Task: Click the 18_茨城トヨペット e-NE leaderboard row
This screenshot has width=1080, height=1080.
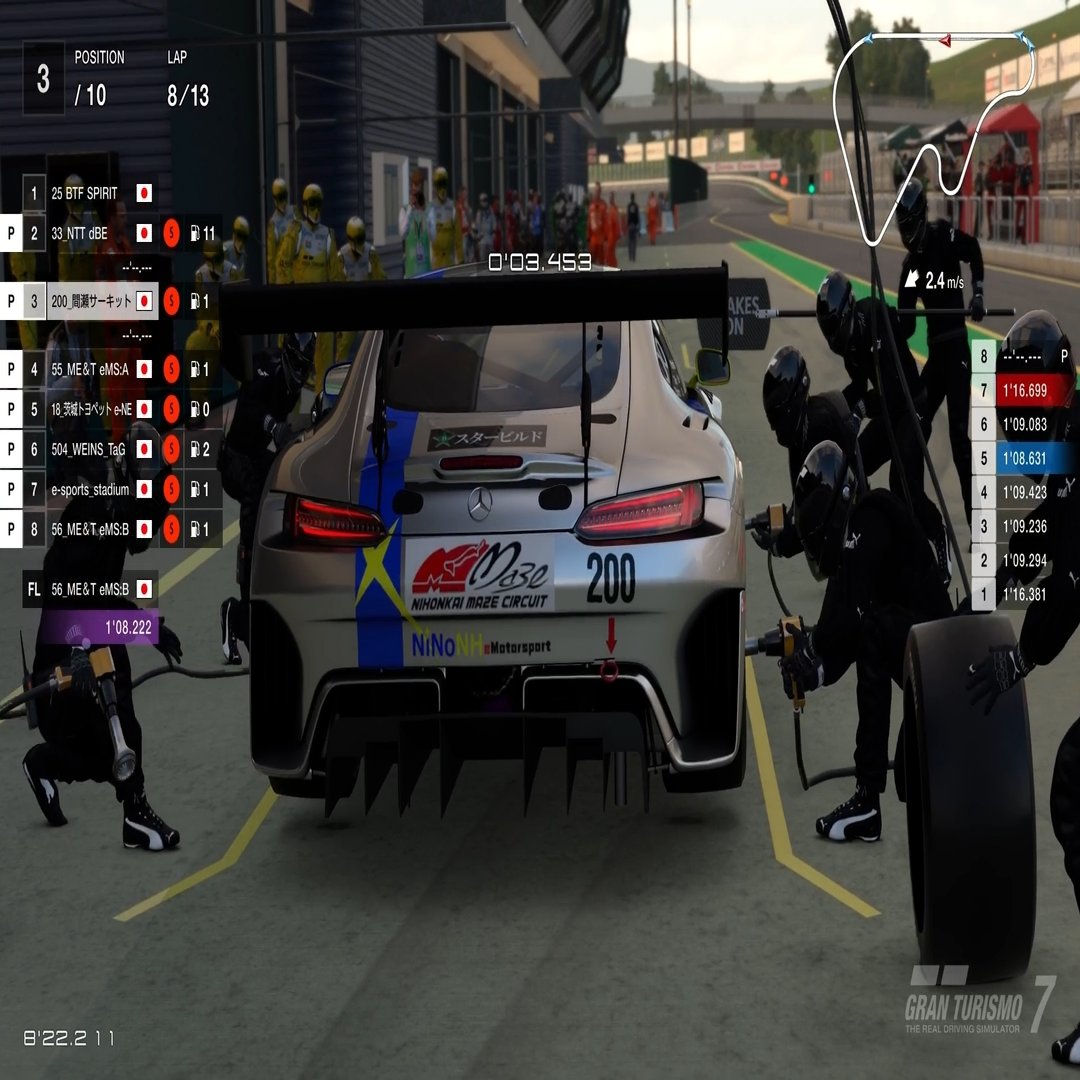Action: click(x=90, y=409)
